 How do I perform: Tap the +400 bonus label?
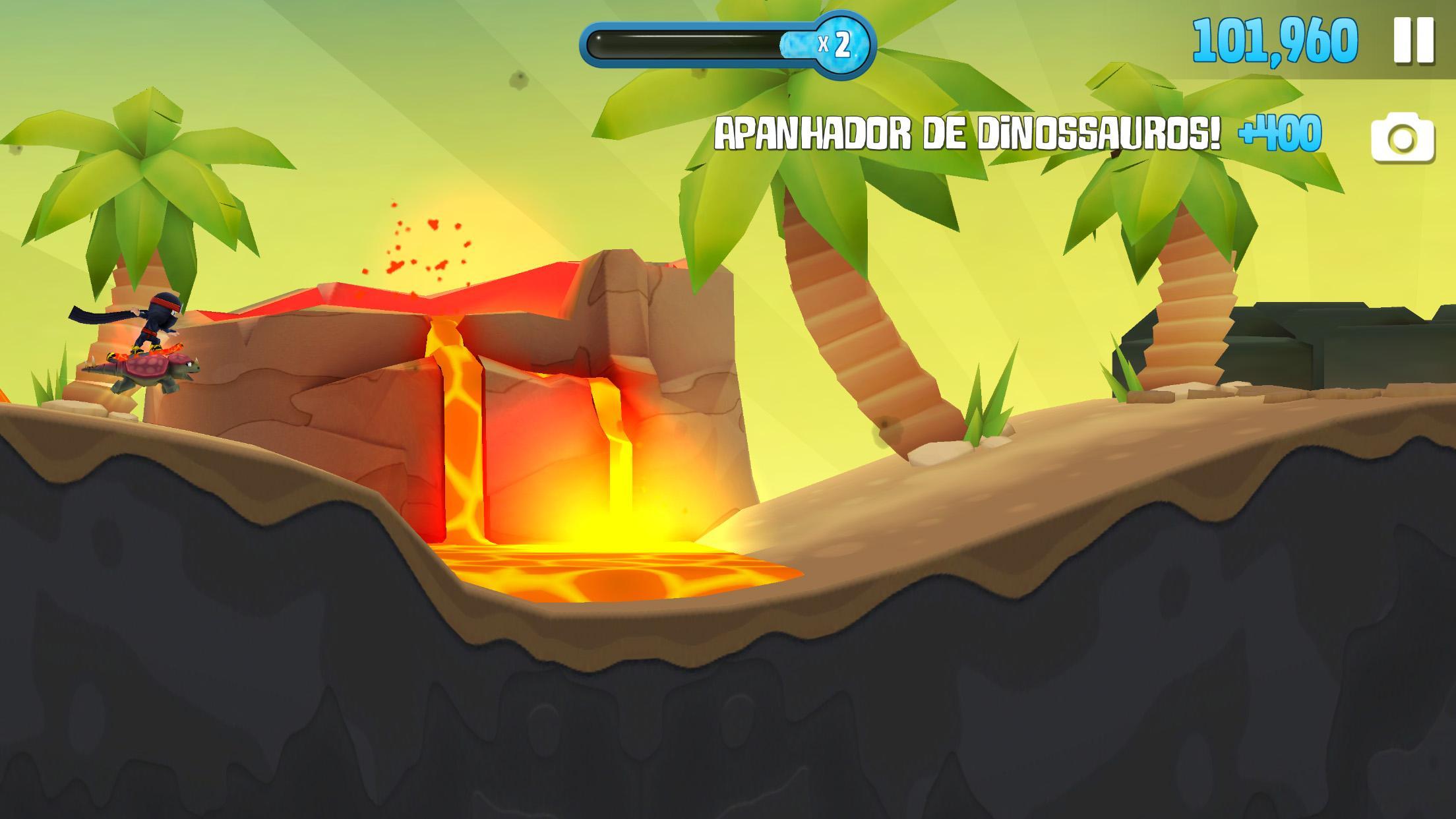1279,134
